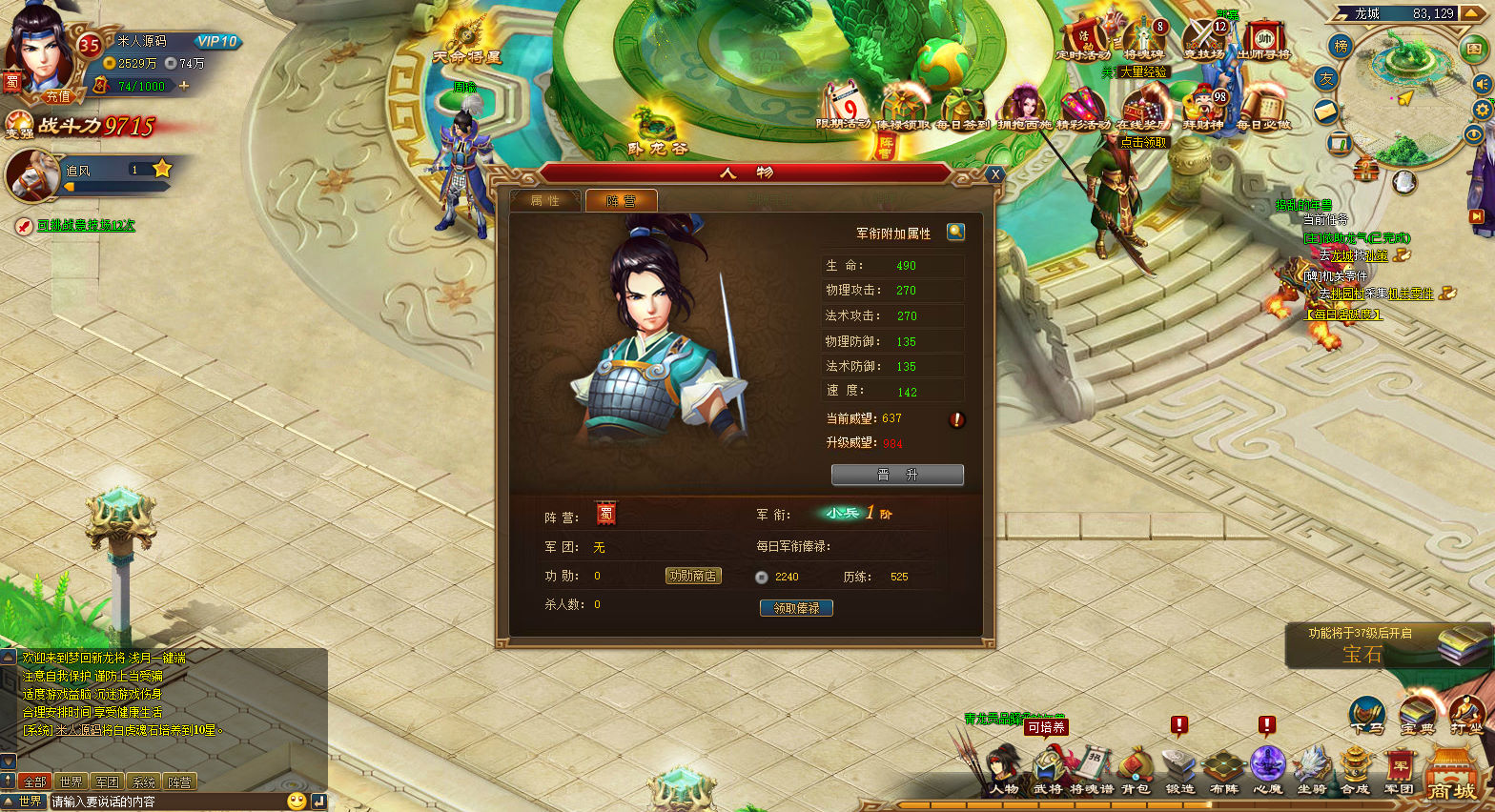
Task: Switch to the 属性 attributes tab
Action: click(x=545, y=200)
